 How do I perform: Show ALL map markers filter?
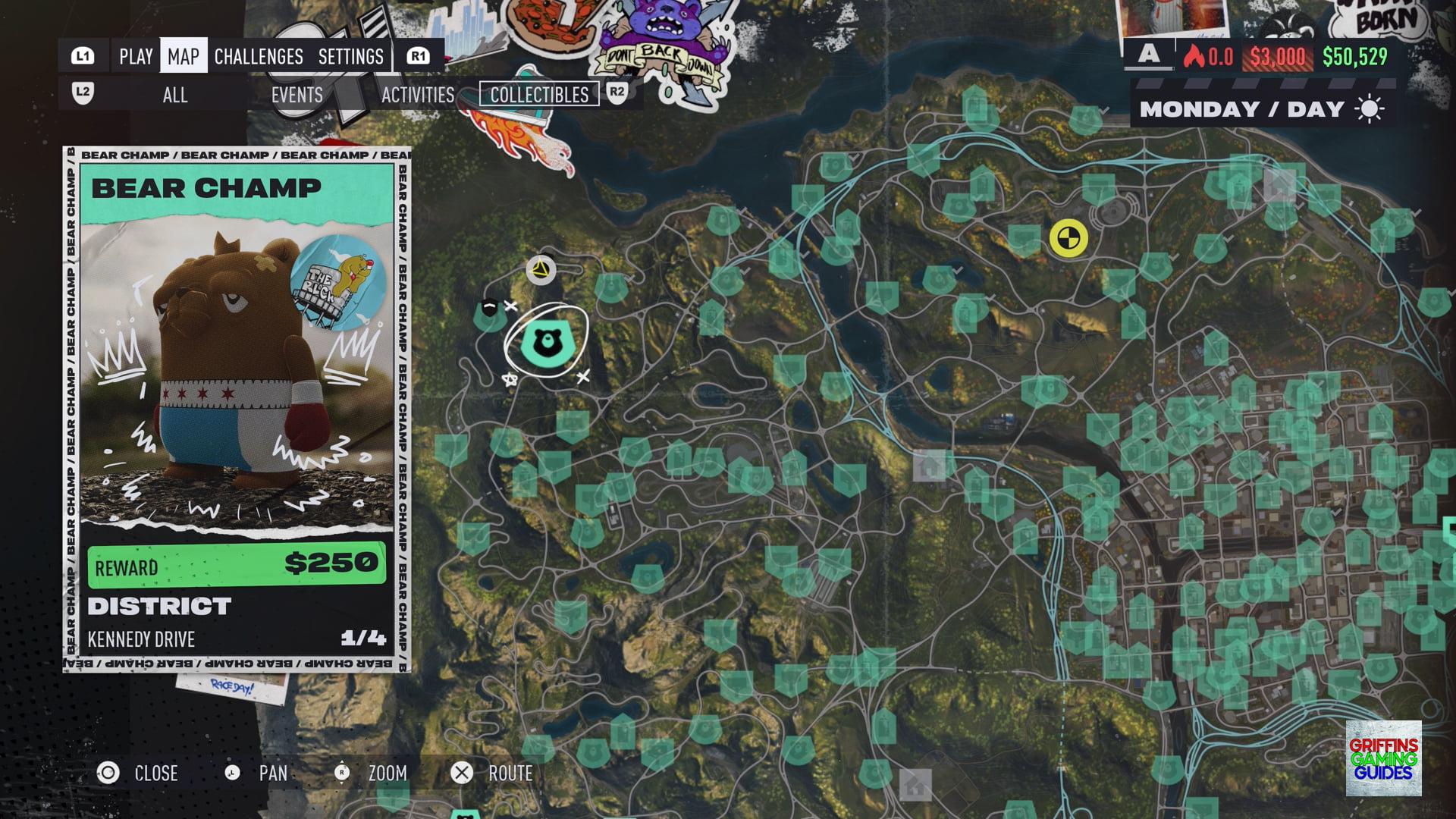(175, 96)
